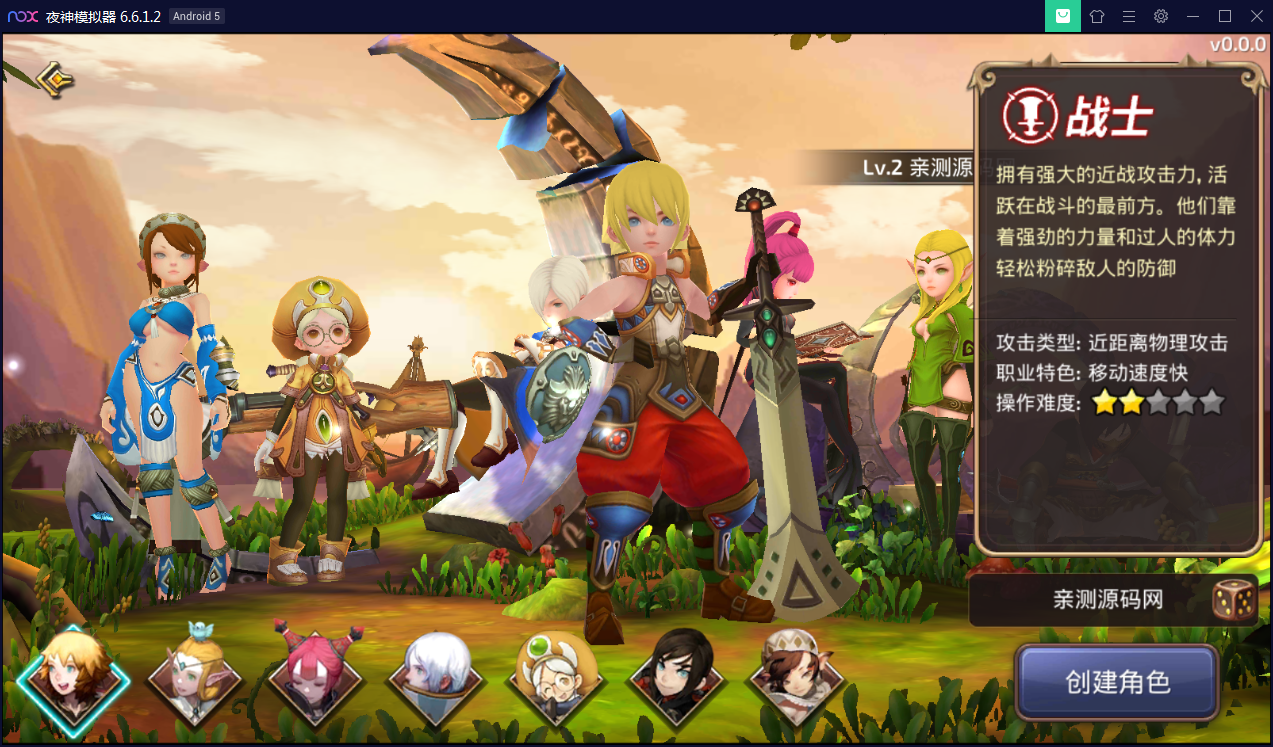Image resolution: width=1273 pixels, height=747 pixels.
Task: Close the Nox emulator window
Action: (1255, 16)
